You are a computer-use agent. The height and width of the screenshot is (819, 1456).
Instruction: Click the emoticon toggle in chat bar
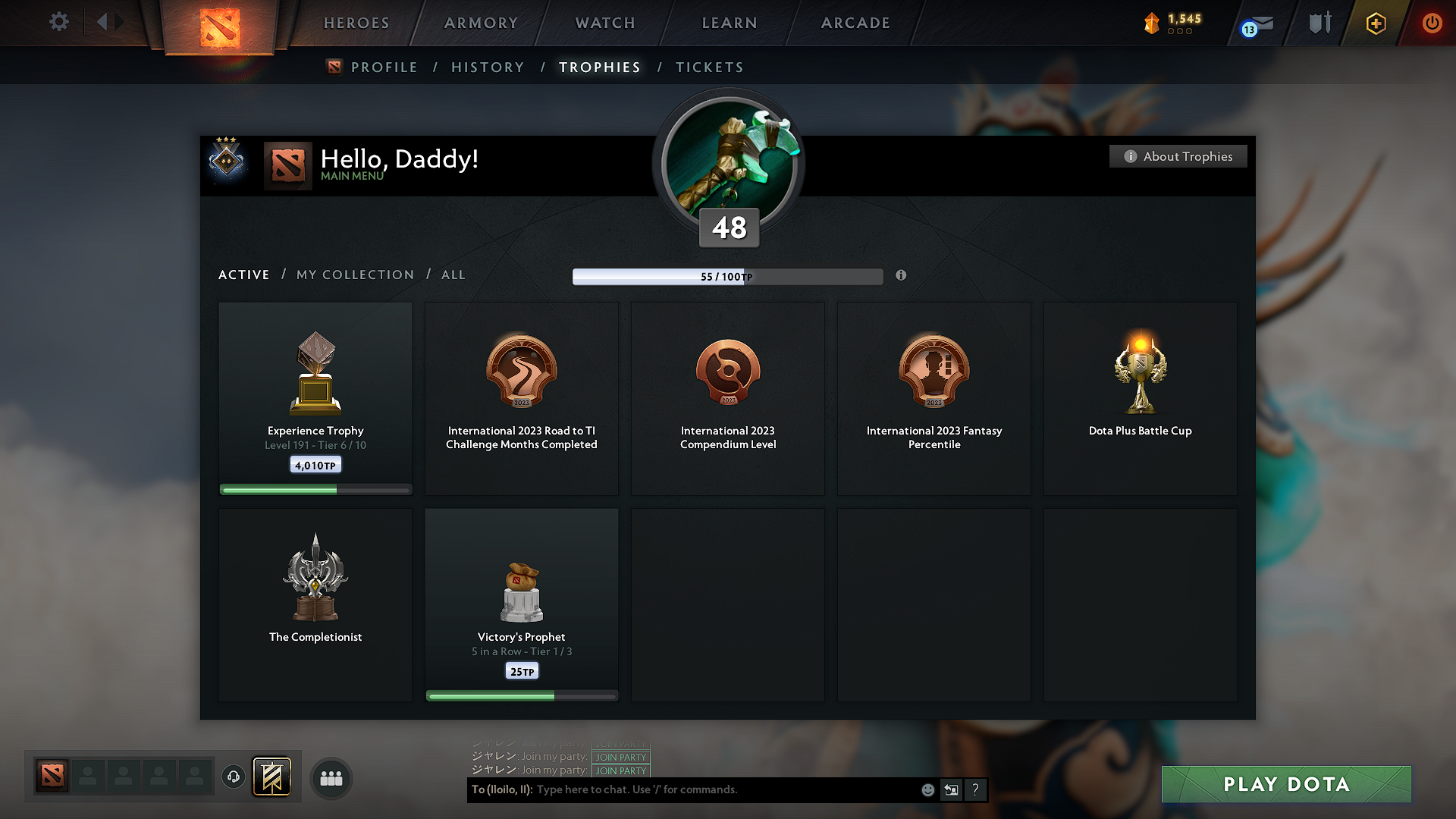coord(927,789)
